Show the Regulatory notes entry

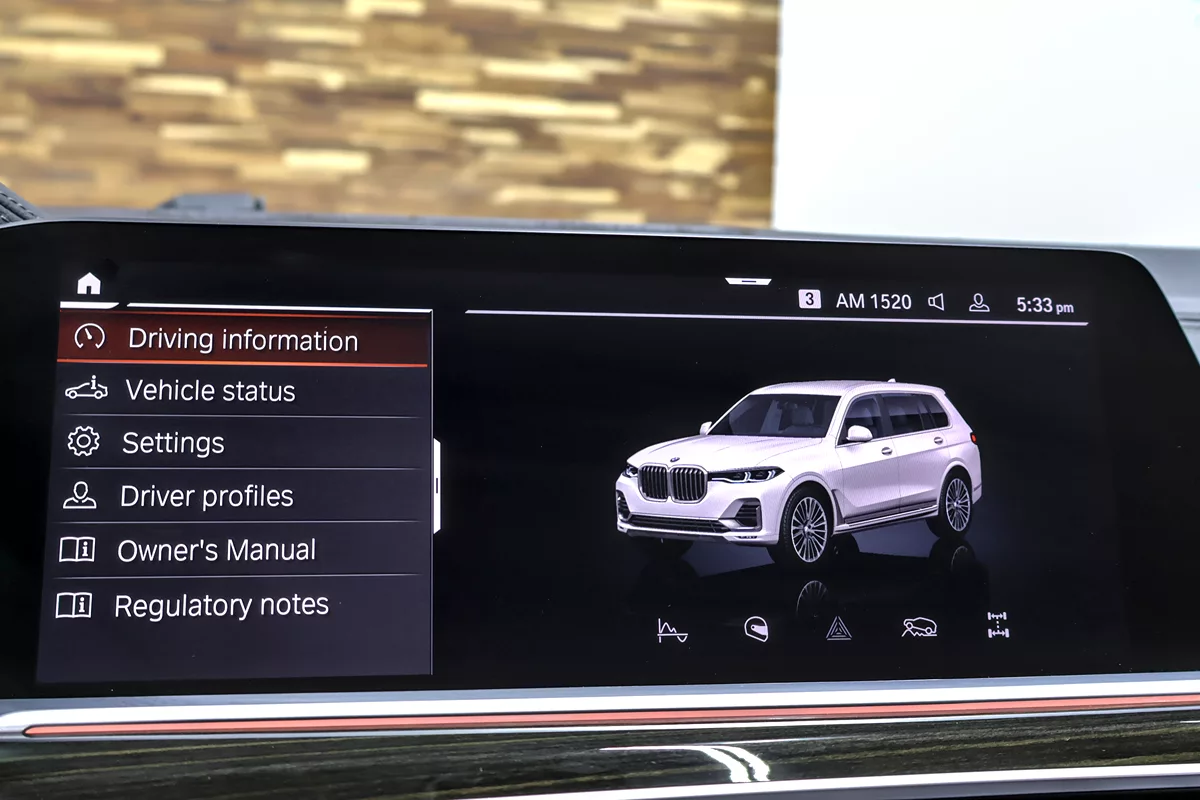tap(221, 605)
